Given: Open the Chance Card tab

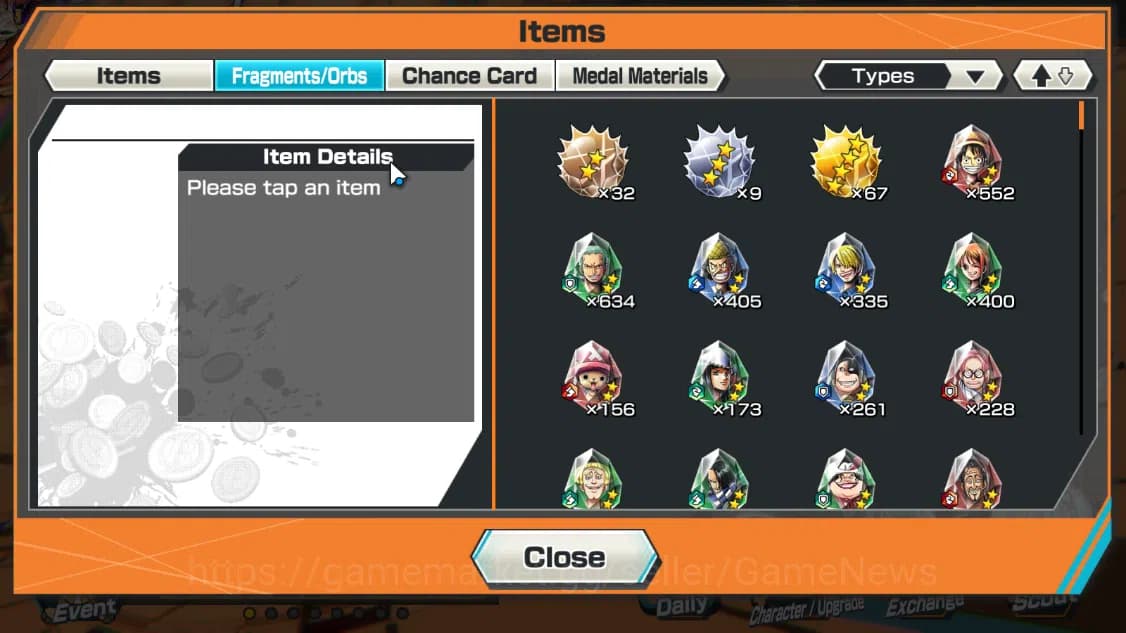Looking at the screenshot, I should tap(469, 76).
